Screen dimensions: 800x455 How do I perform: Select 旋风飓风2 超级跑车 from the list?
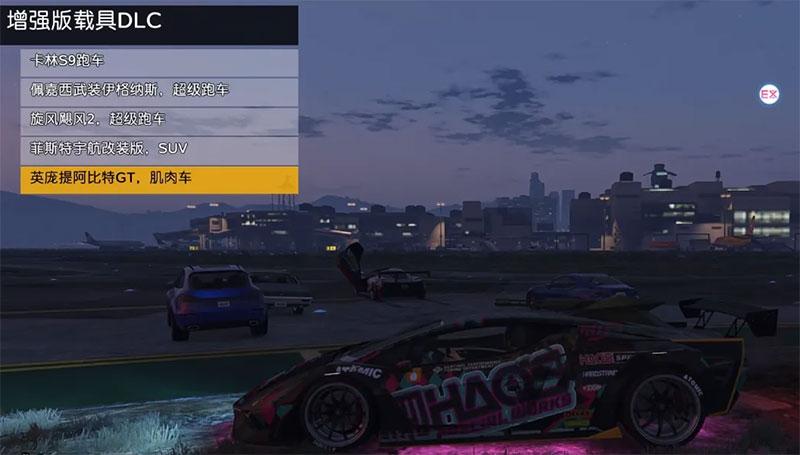[159, 119]
